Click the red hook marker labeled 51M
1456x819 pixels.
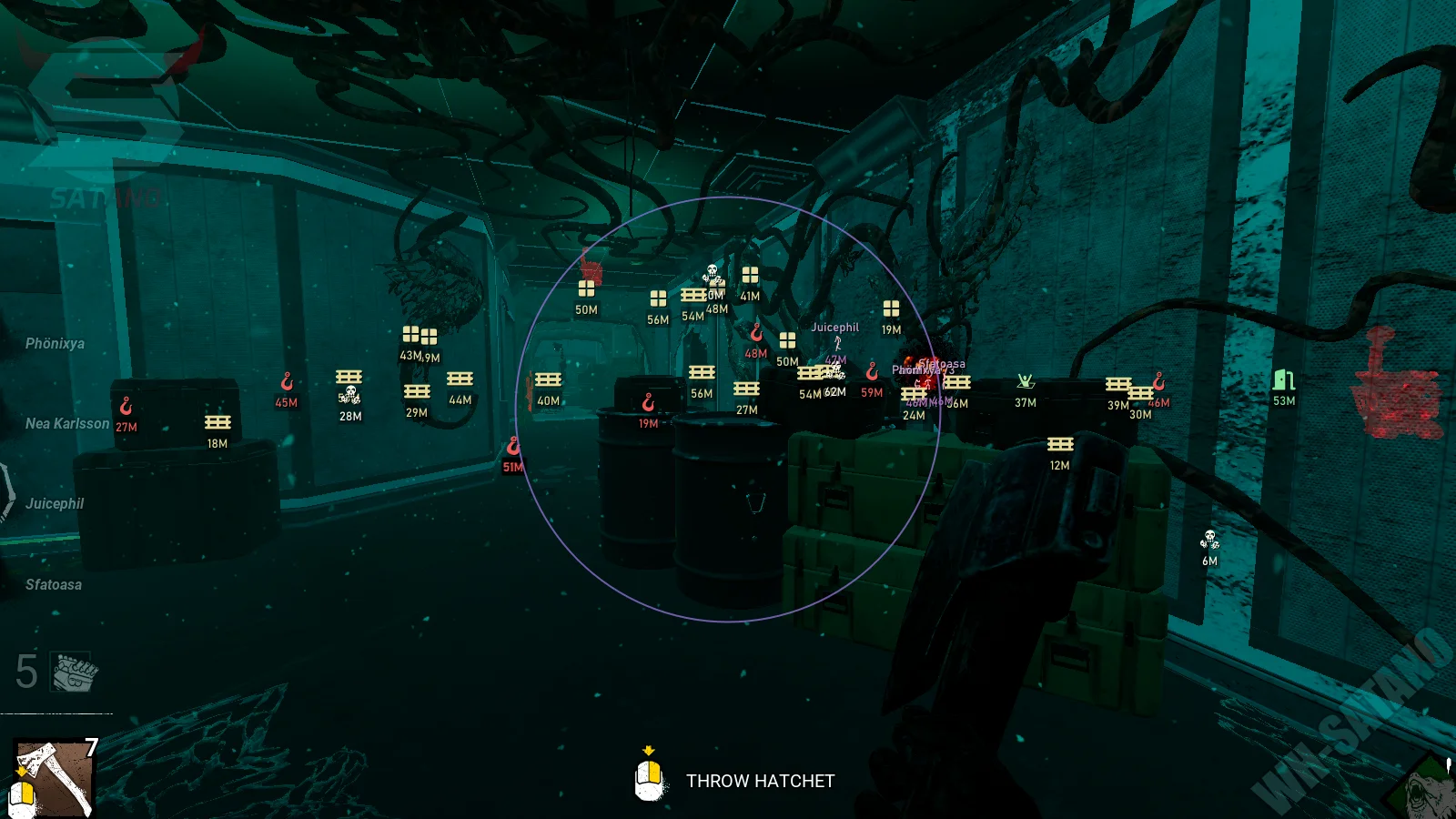(x=513, y=446)
